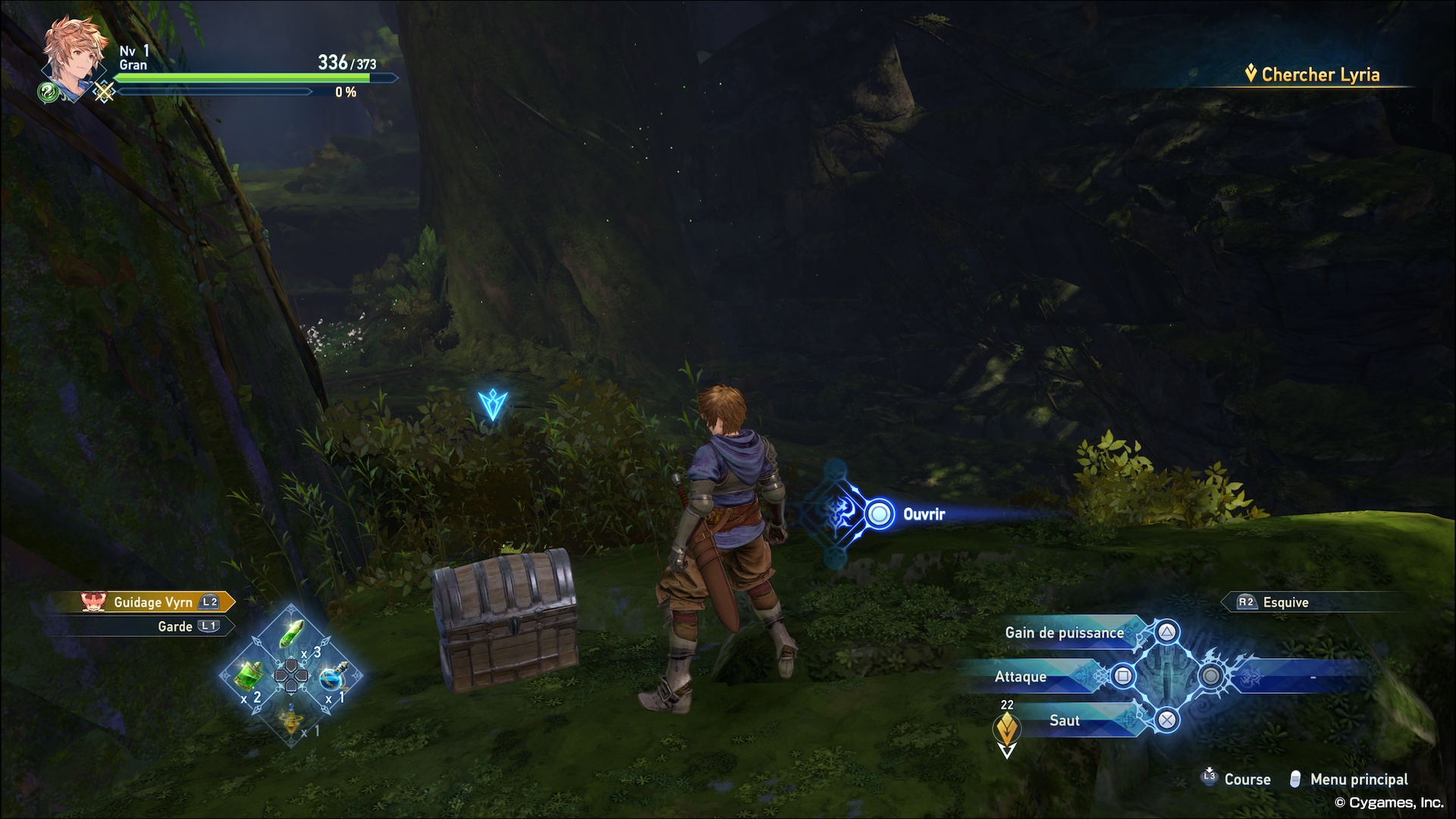Select the green potion vial slot
Screen dimensions: 1456x819
pyautogui.click(x=292, y=634)
